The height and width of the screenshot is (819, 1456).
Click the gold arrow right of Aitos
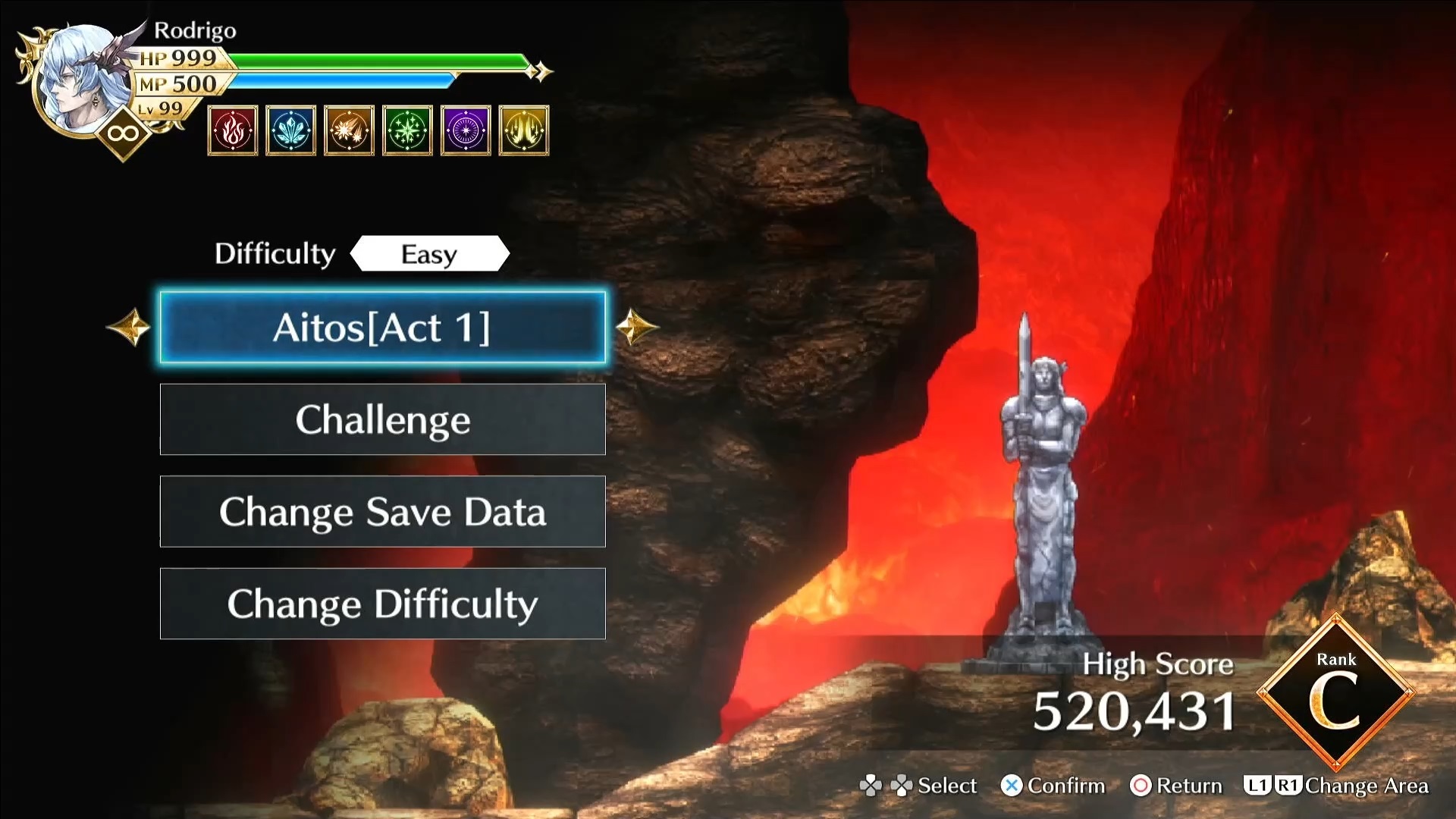pos(635,328)
